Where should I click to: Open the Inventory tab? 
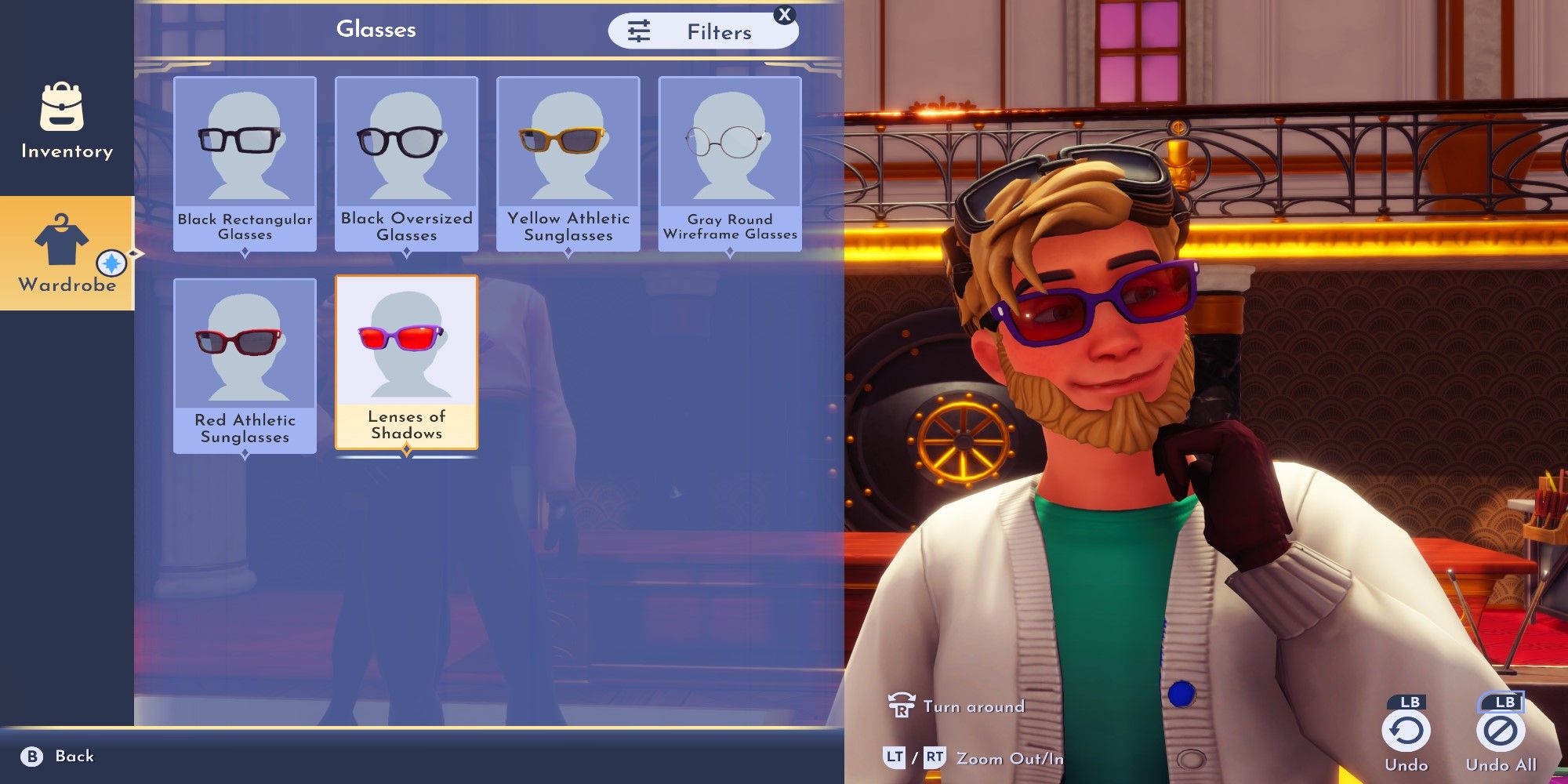click(67, 120)
